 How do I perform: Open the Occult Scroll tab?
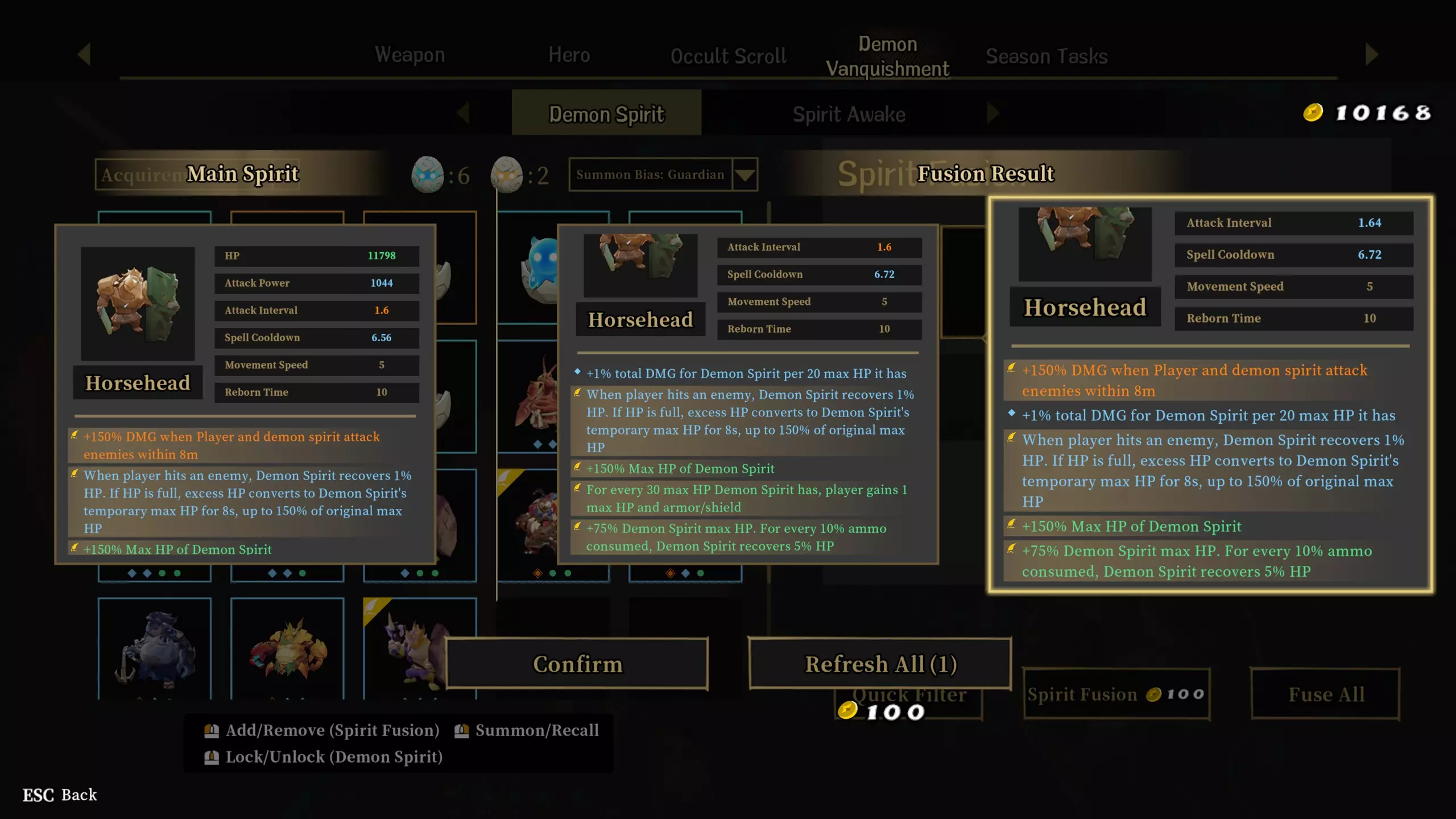pos(728,56)
